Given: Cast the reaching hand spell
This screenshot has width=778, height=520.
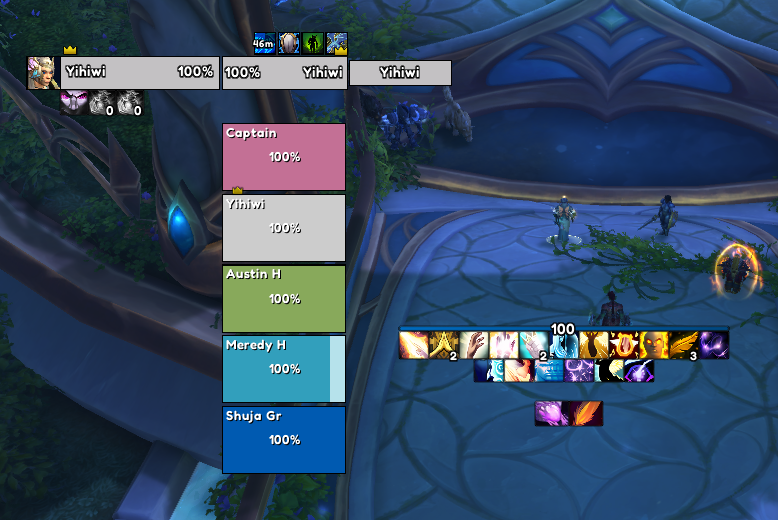Looking at the screenshot, I should point(473,346).
